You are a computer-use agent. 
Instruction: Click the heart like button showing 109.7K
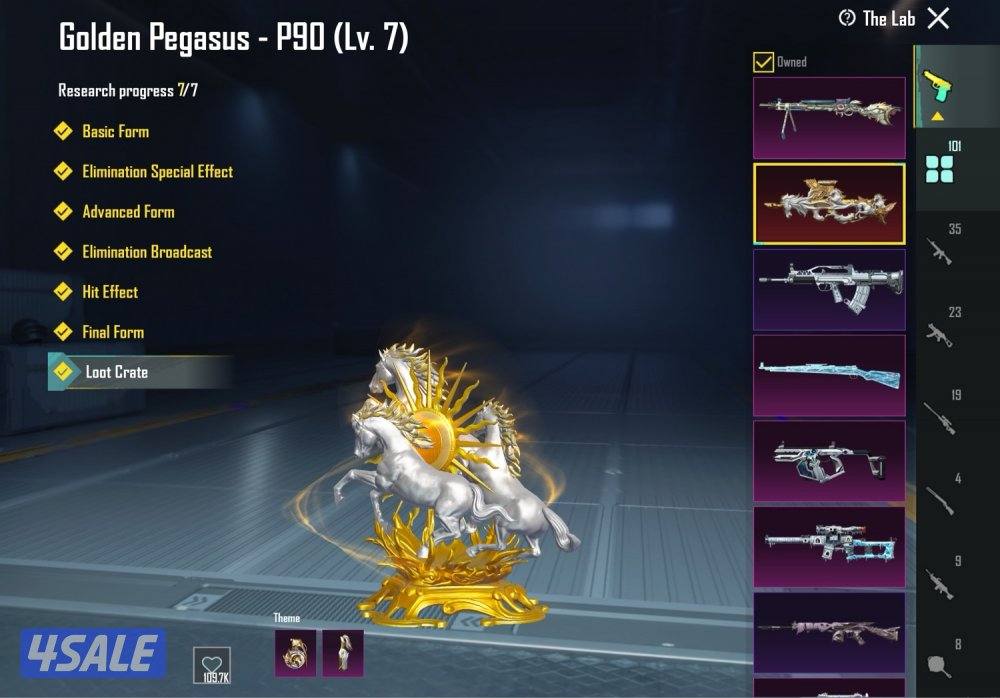(211, 665)
